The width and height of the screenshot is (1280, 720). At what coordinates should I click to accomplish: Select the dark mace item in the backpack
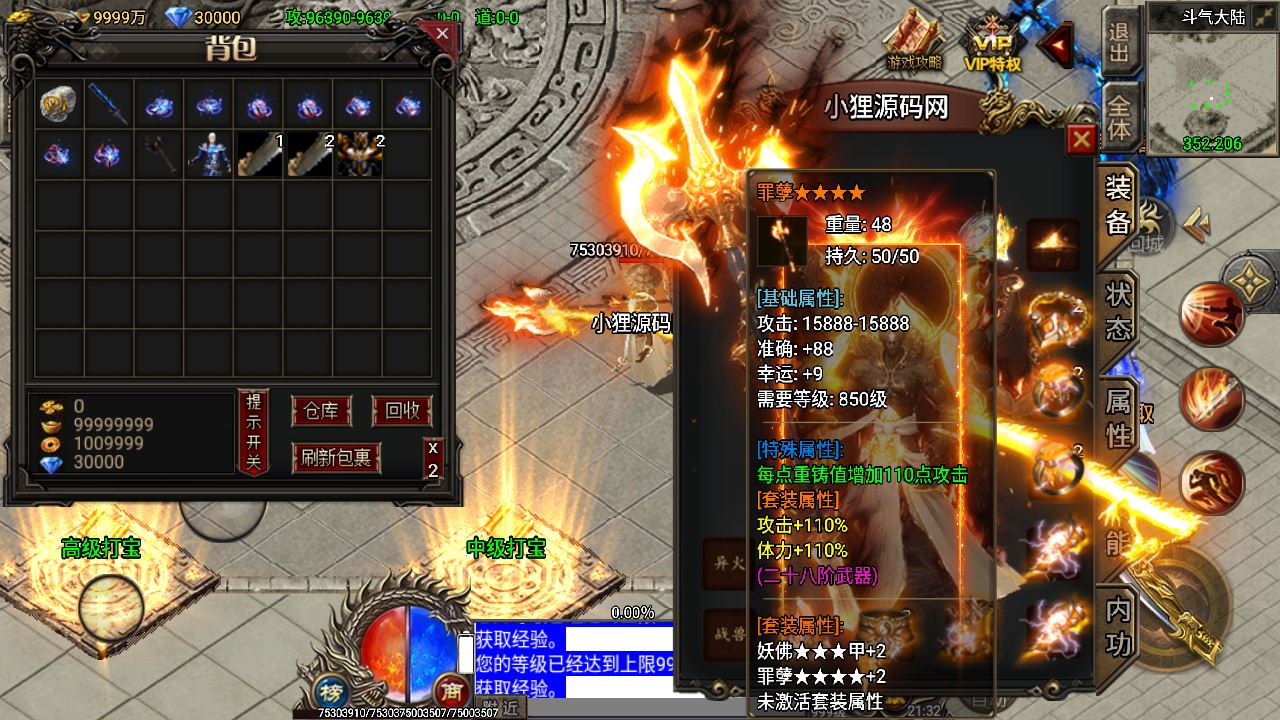[158, 154]
